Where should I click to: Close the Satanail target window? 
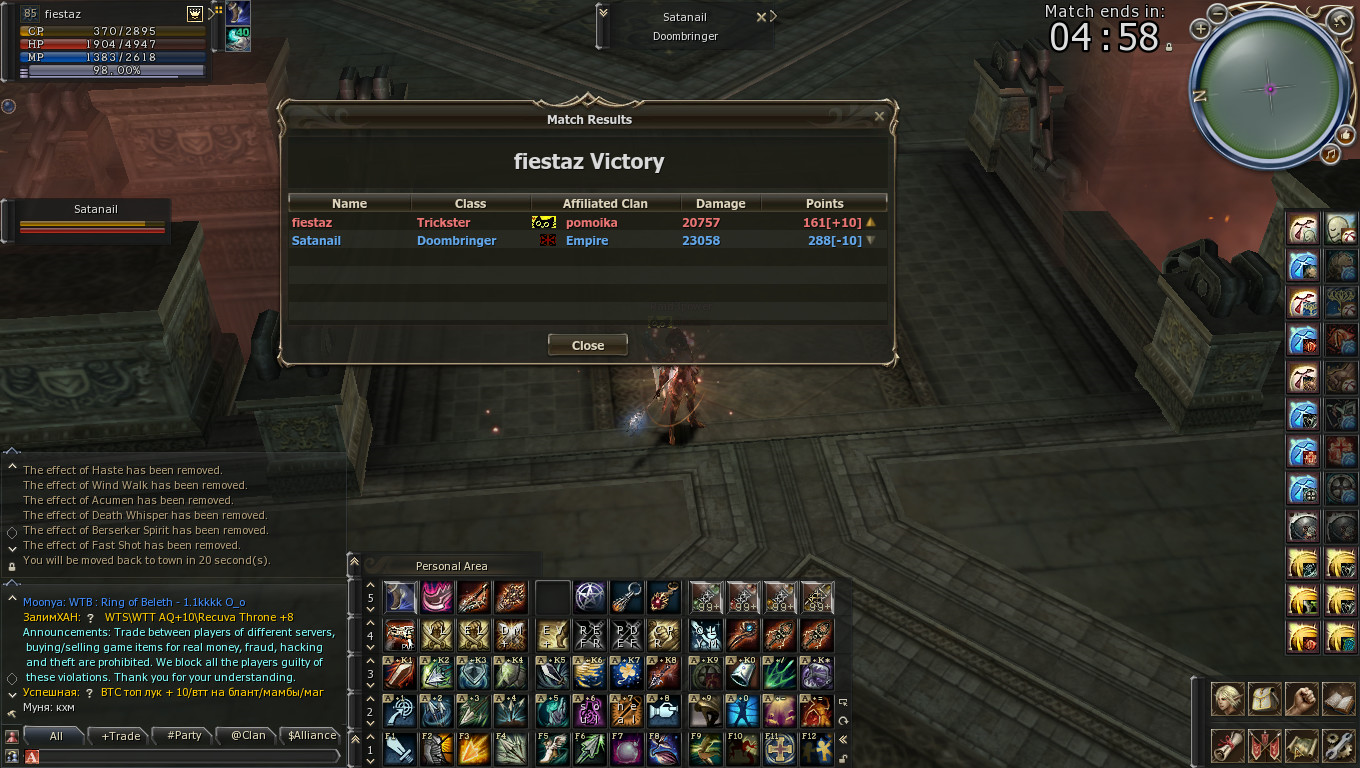coord(761,17)
